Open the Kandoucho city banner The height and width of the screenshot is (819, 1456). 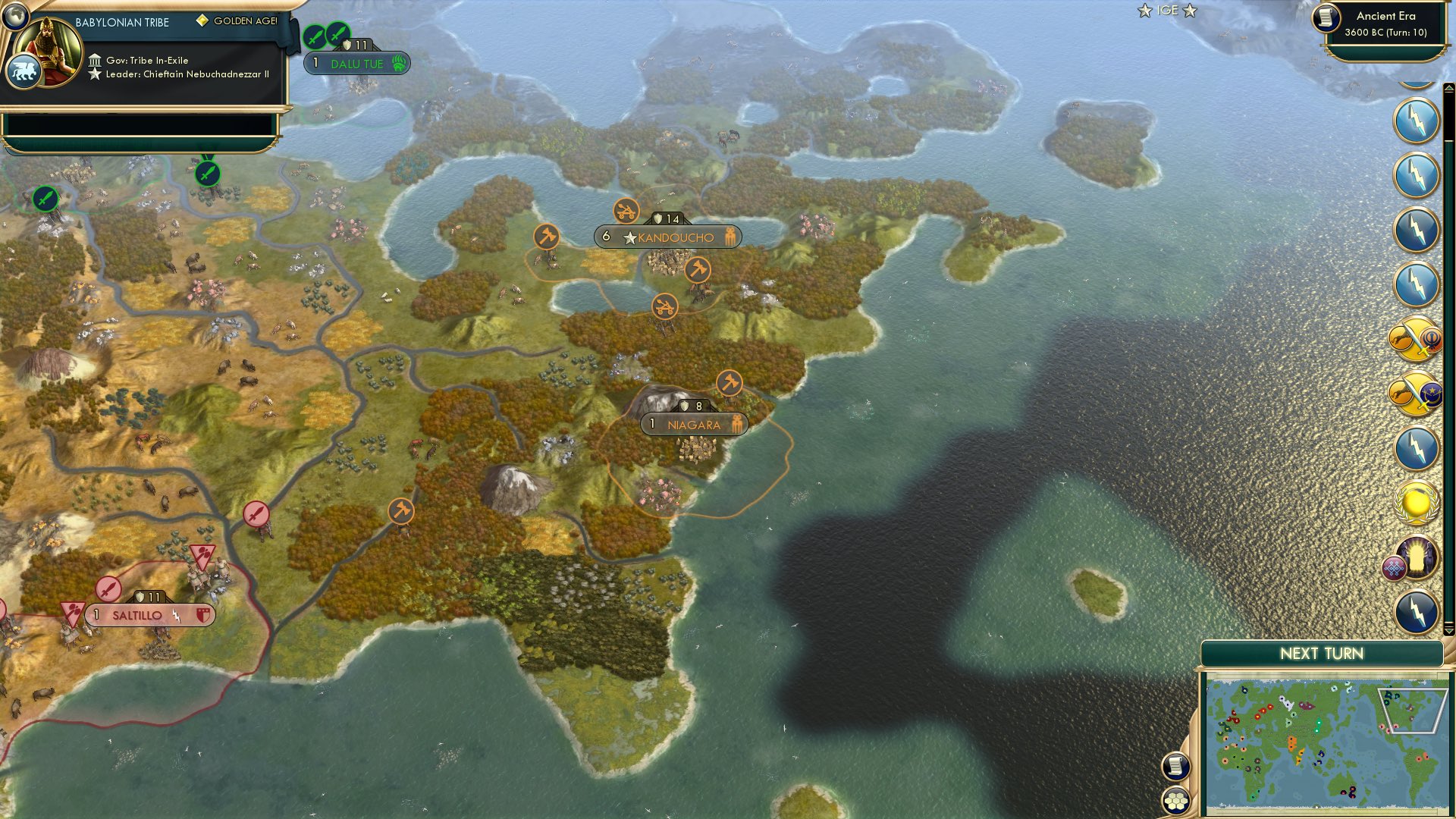[x=667, y=237]
